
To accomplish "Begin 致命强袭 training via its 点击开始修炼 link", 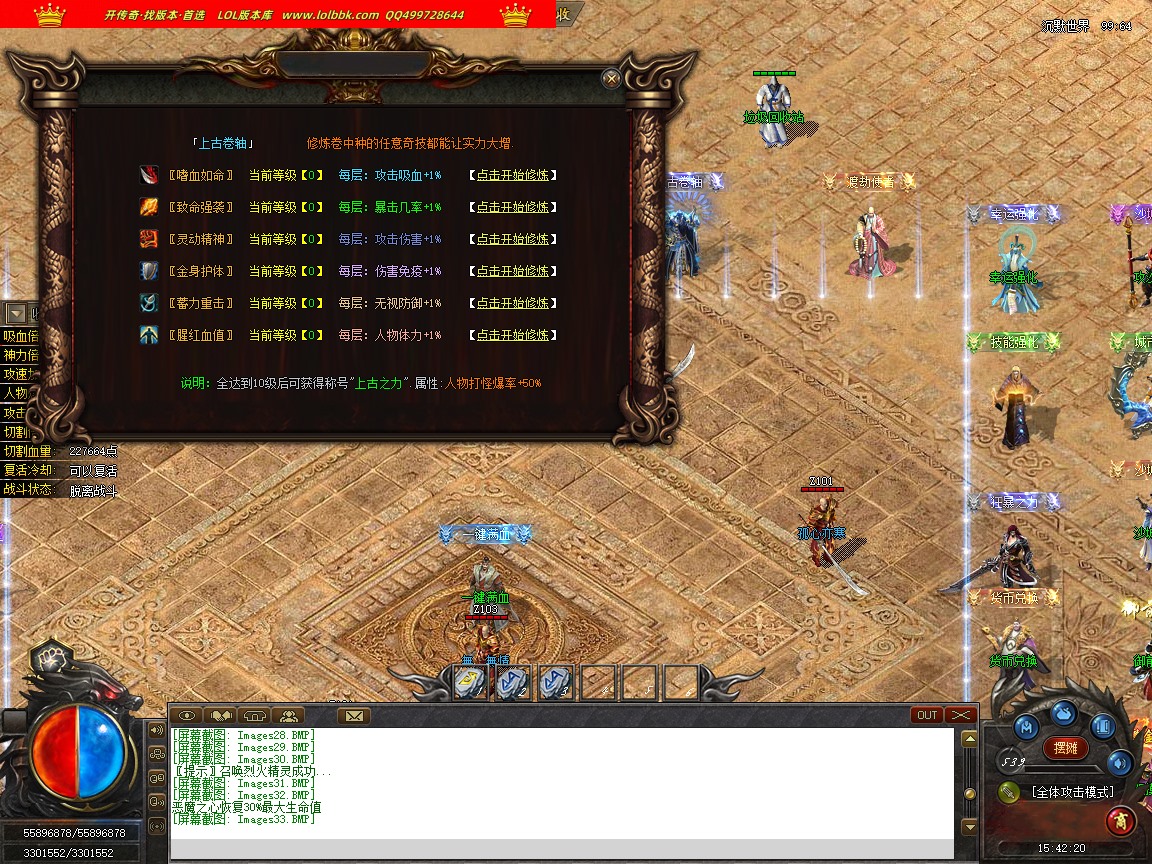I will (x=512, y=207).
